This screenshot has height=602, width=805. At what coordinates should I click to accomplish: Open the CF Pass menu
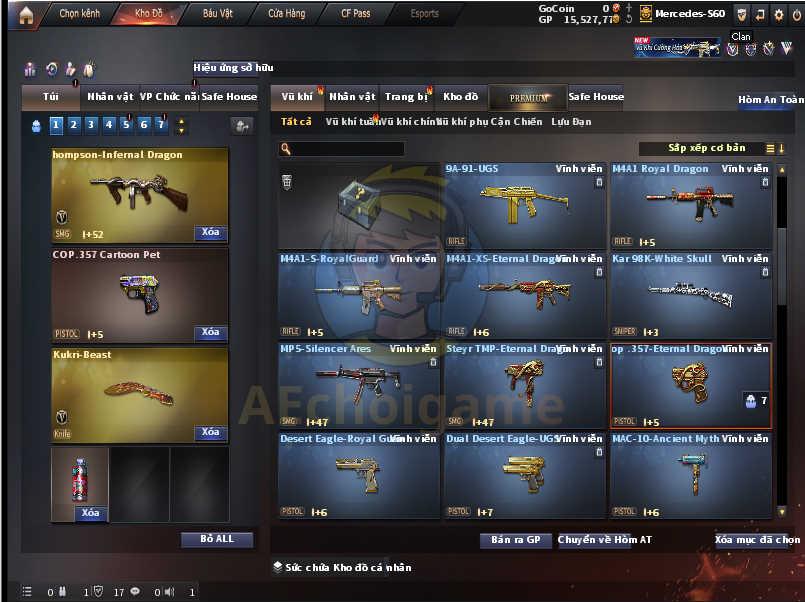[x=355, y=14]
